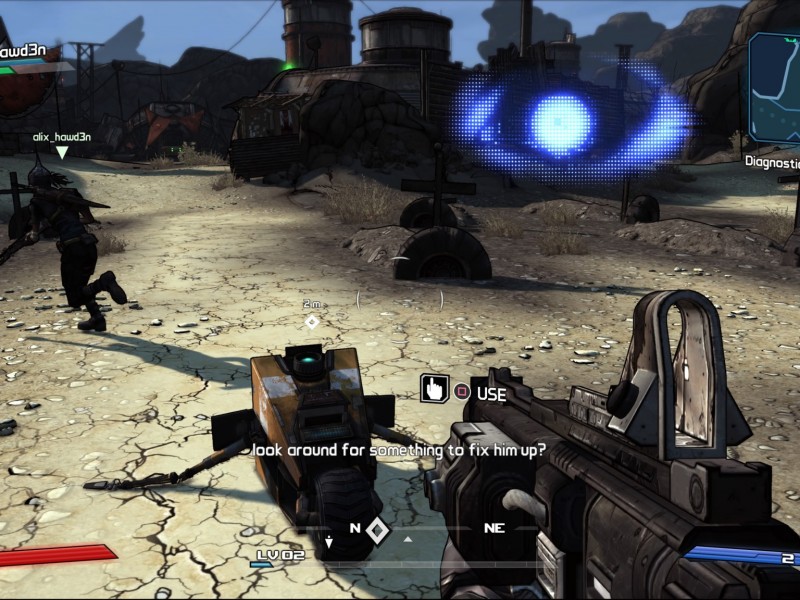Screen dimensions: 800x600
Task: Open the Diagnostic objective tracker text
Action: tap(772, 160)
